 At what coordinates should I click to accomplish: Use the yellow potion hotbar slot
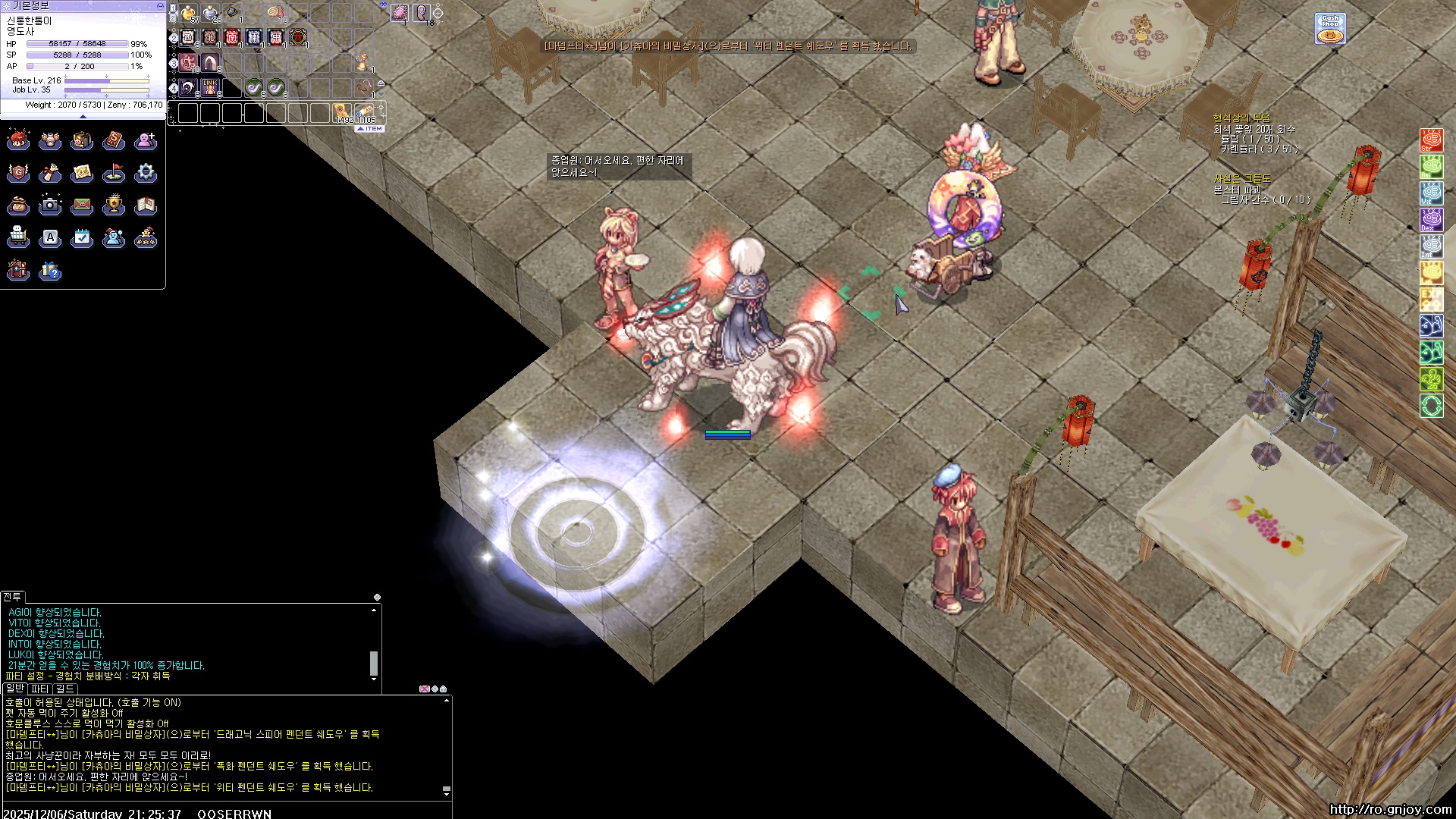188,14
